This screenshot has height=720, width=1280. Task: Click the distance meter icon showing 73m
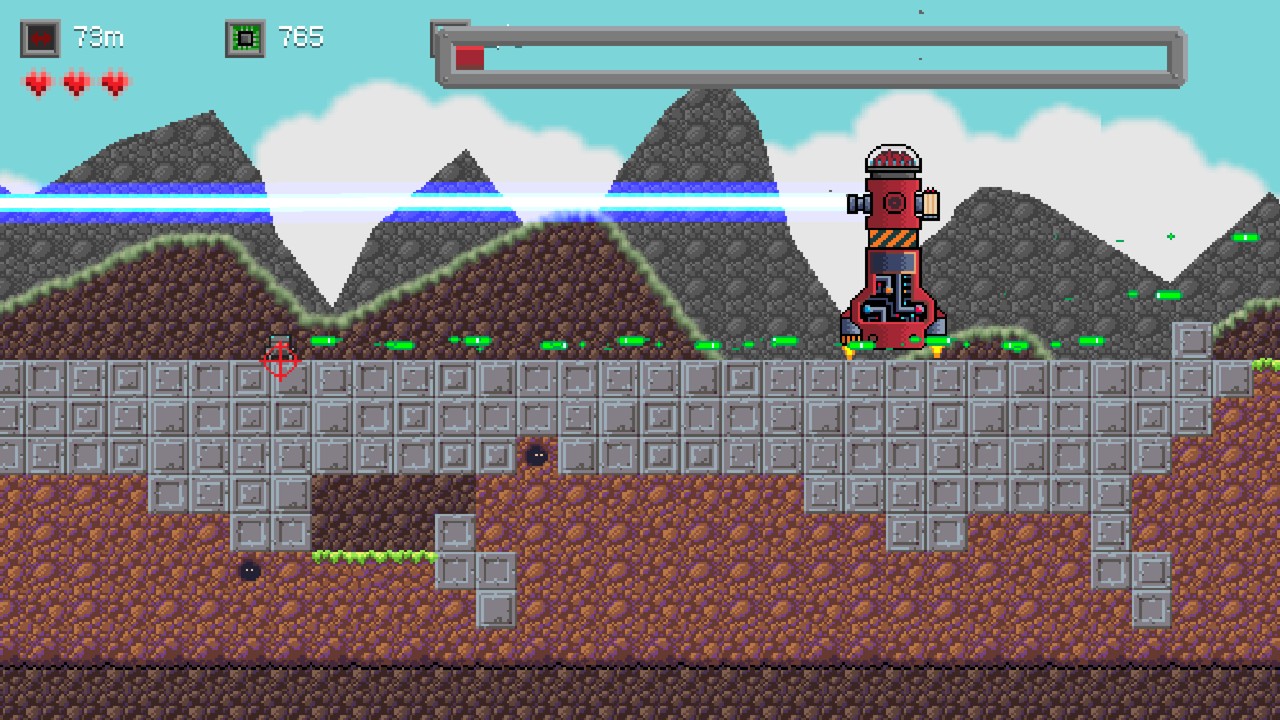coord(40,37)
